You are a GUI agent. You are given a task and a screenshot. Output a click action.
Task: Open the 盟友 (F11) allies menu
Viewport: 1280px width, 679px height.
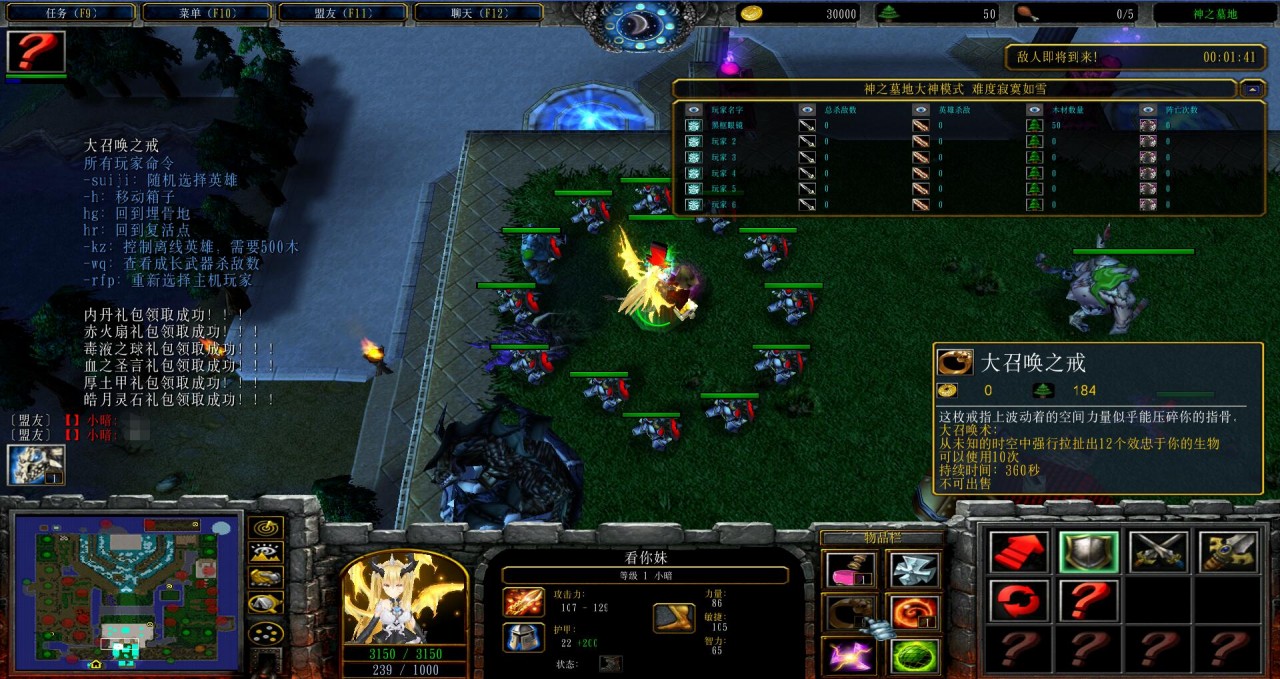341,13
